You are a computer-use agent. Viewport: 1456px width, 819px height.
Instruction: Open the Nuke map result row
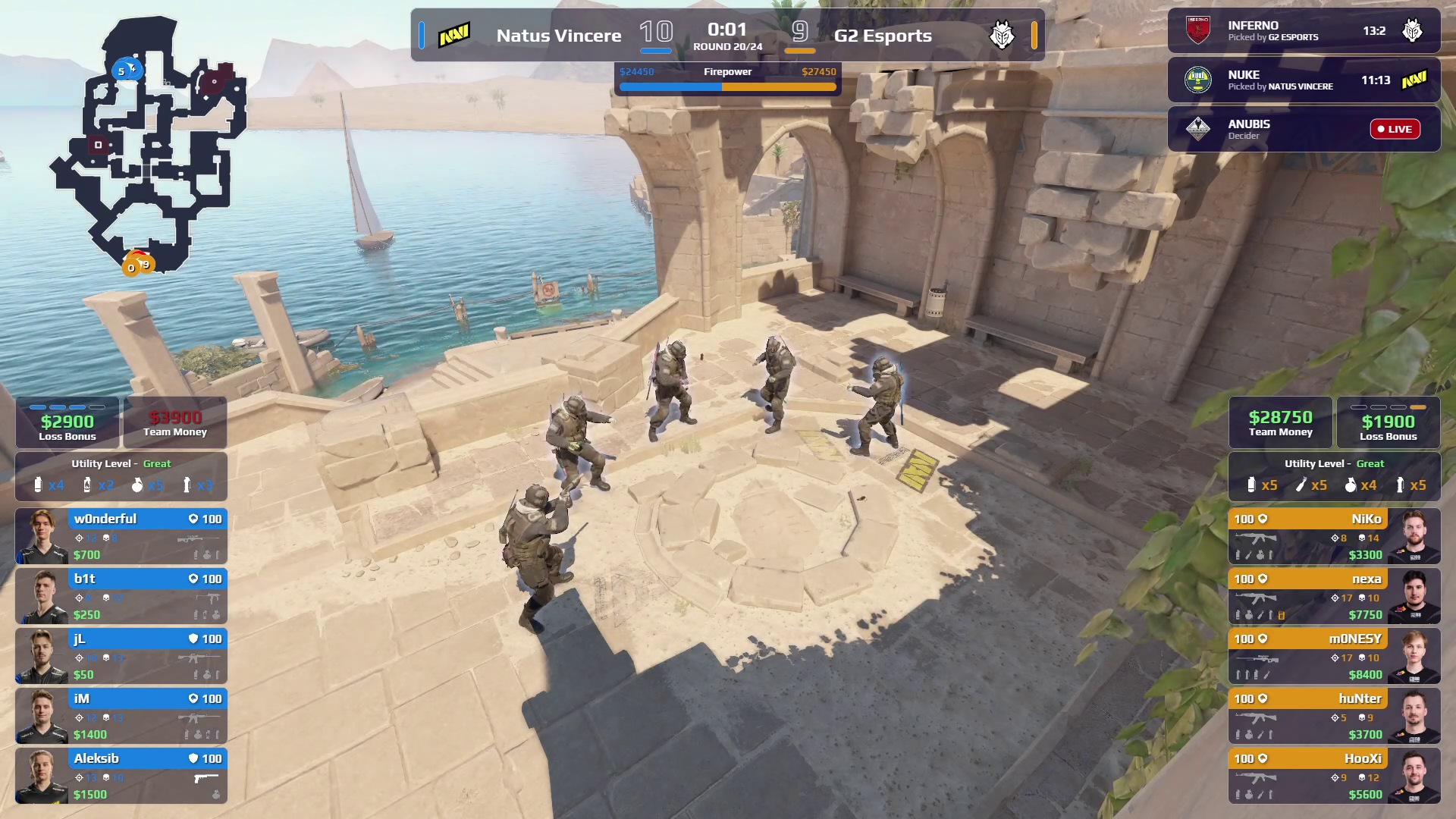pyautogui.click(x=1303, y=80)
